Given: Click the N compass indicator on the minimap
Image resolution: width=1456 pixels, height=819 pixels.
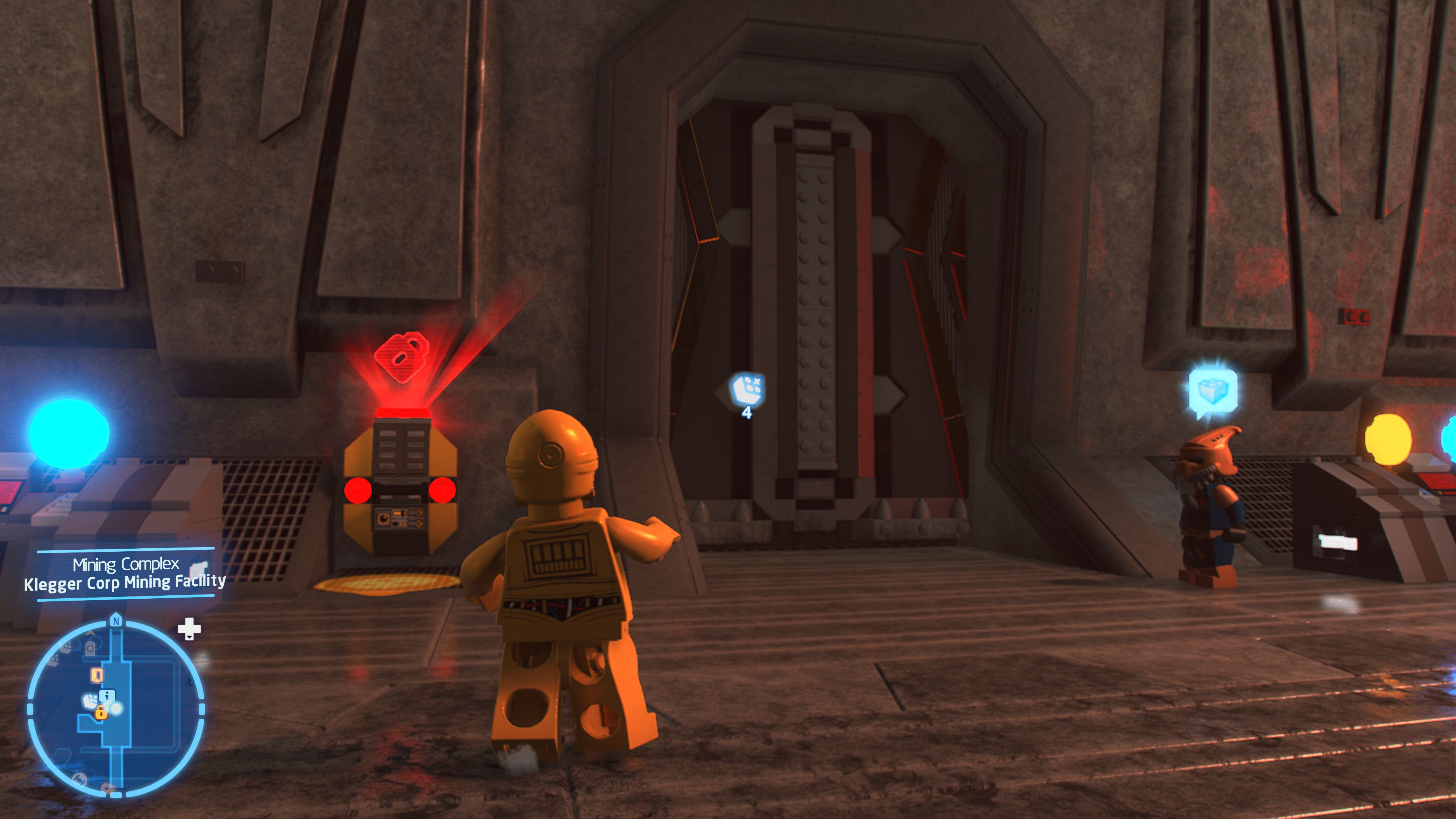Looking at the screenshot, I should (116, 621).
